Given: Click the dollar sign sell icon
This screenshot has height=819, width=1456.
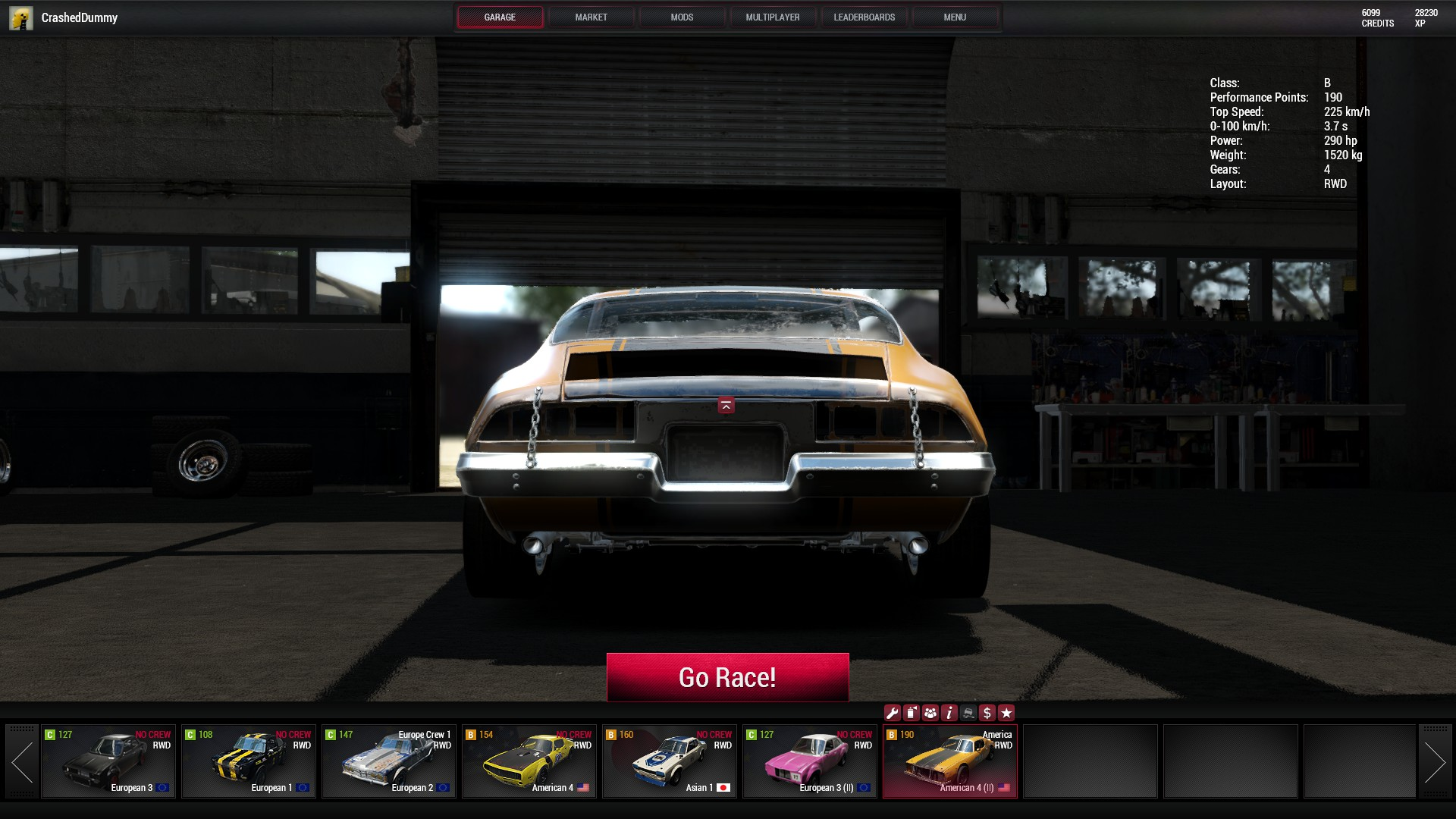Looking at the screenshot, I should 987,713.
